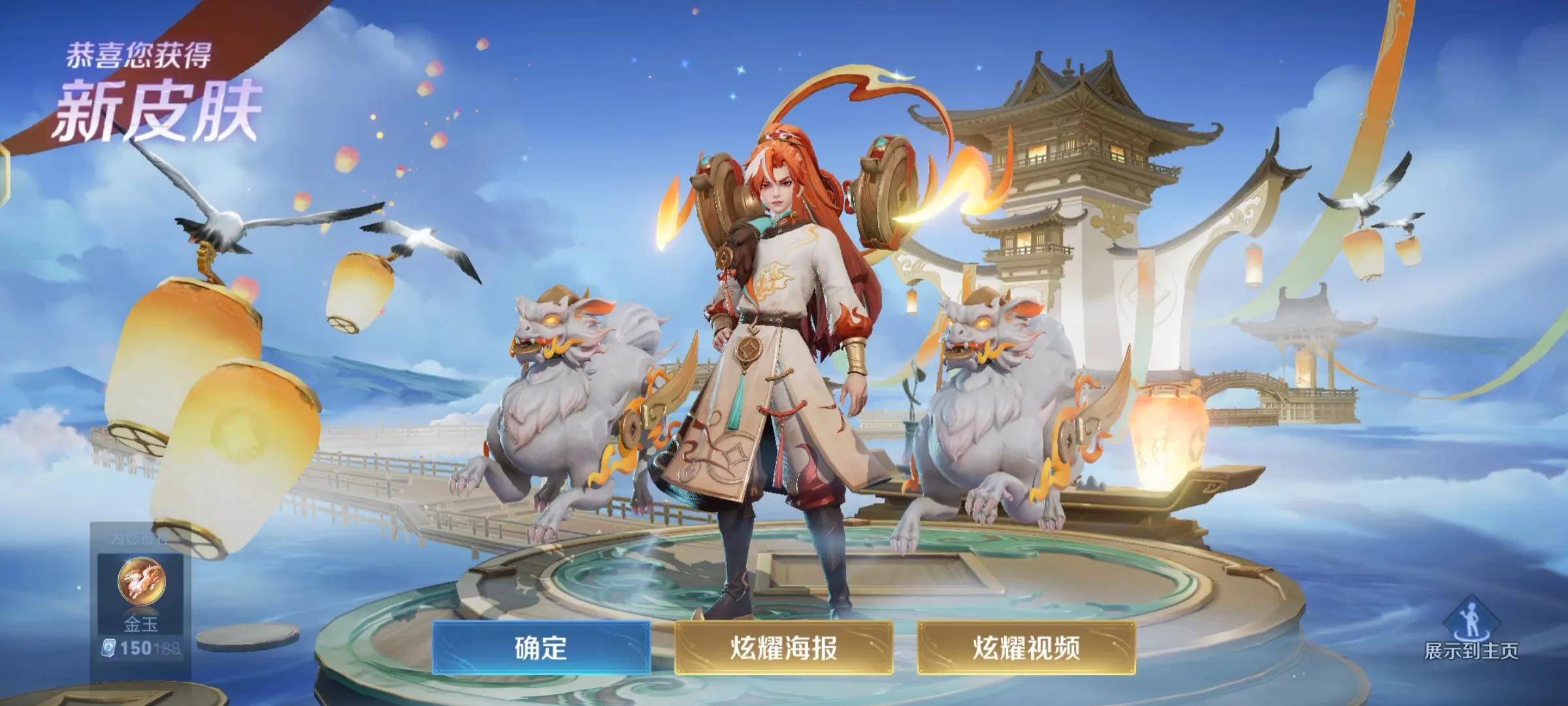The width and height of the screenshot is (1568, 706).
Task: Select the recommended 金玉 item icon
Action: tap(142, 581)
